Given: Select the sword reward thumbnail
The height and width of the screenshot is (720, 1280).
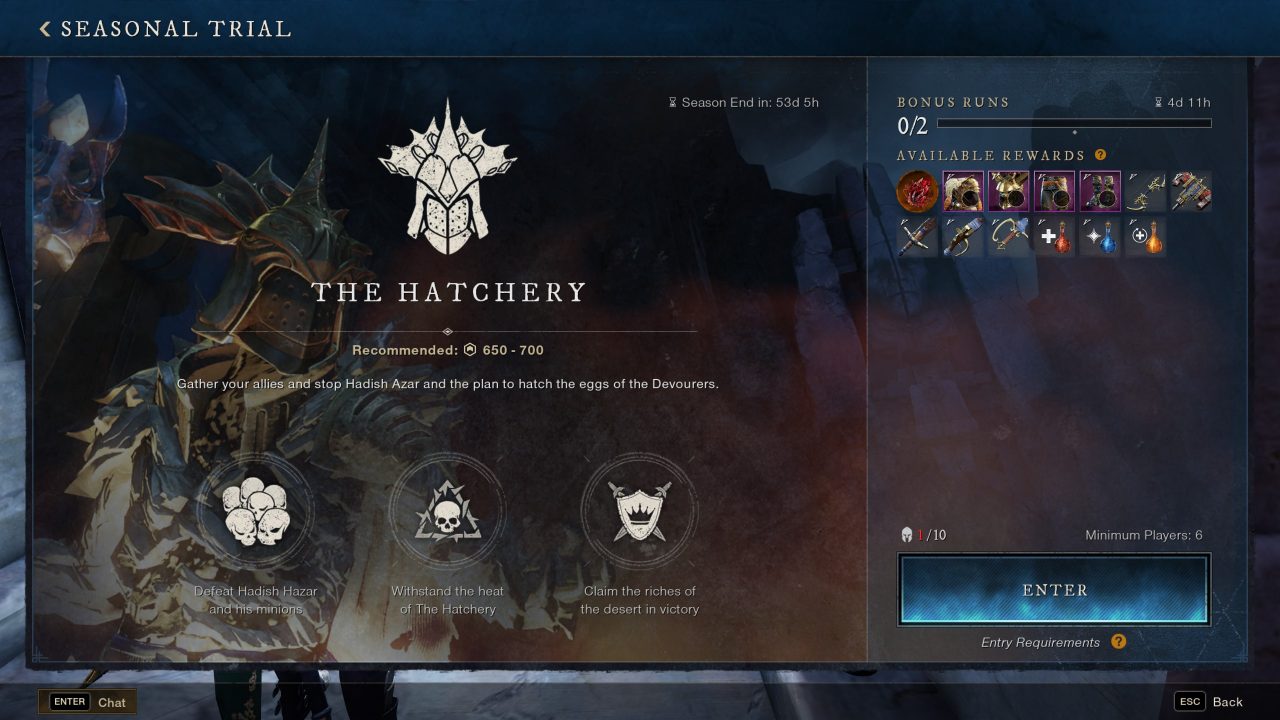Looking at the screenshot, I should click(x=915, y=237).
